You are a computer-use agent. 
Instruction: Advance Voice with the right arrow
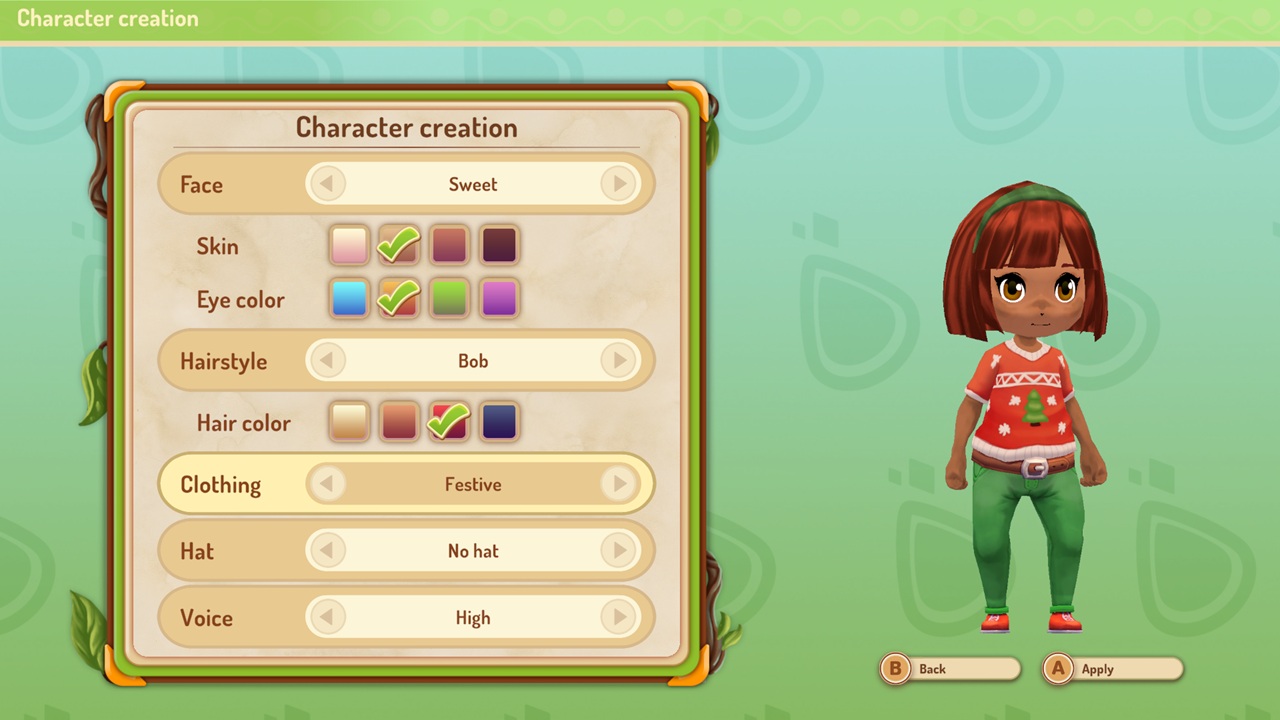coord(619,618)
